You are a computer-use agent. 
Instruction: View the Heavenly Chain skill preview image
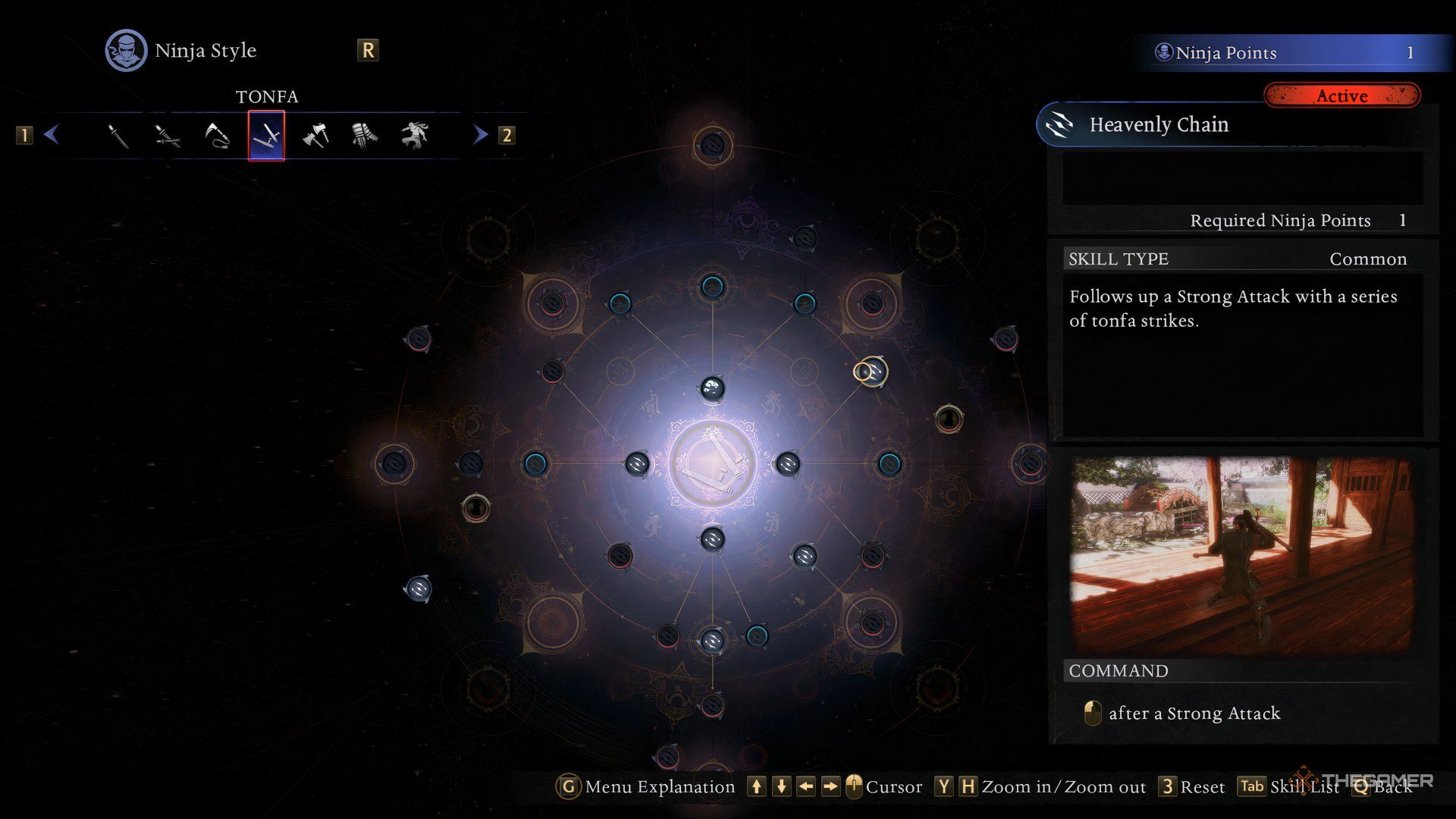point(1241,555)
